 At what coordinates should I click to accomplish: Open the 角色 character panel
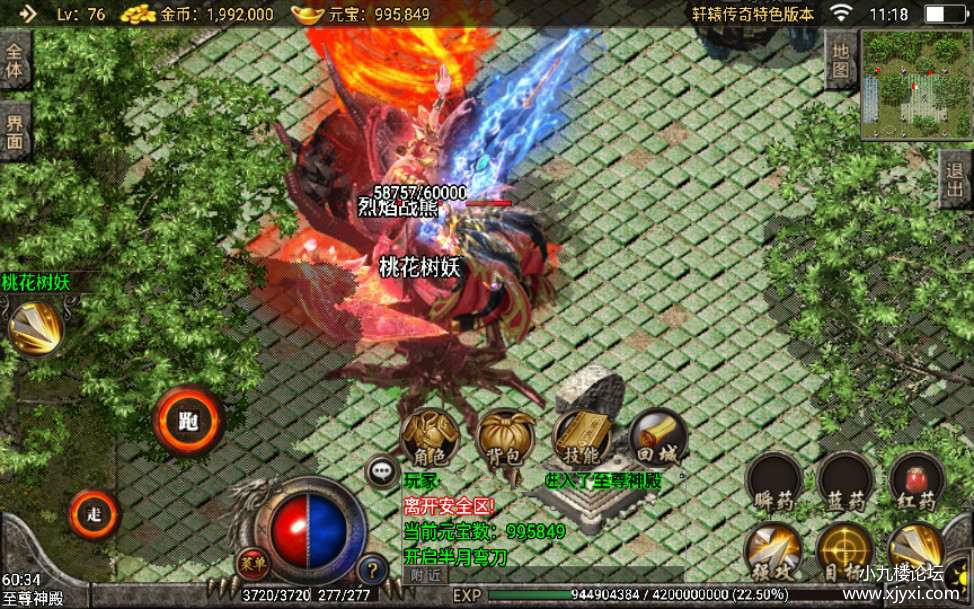click(x=430, y=437)
